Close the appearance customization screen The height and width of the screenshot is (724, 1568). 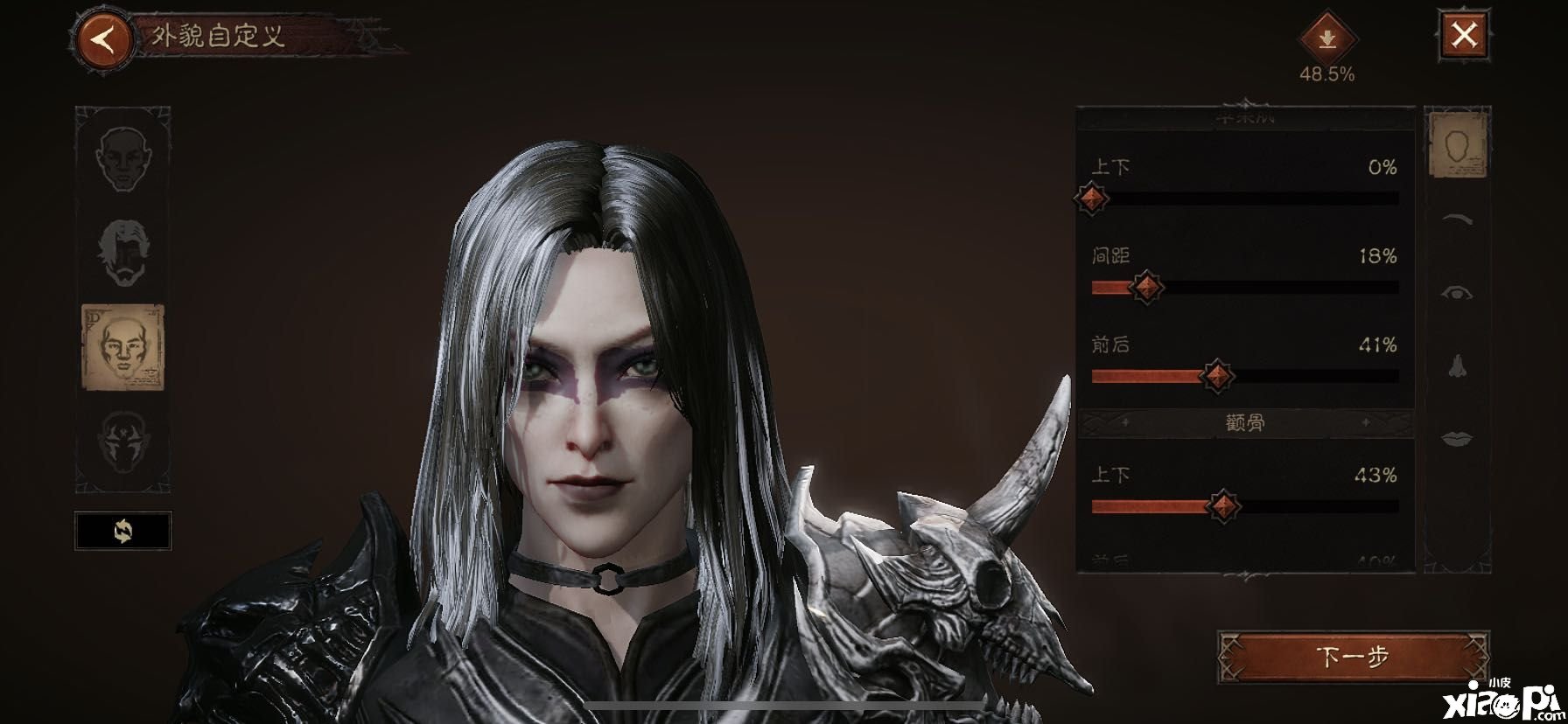tap(1464, 36)
